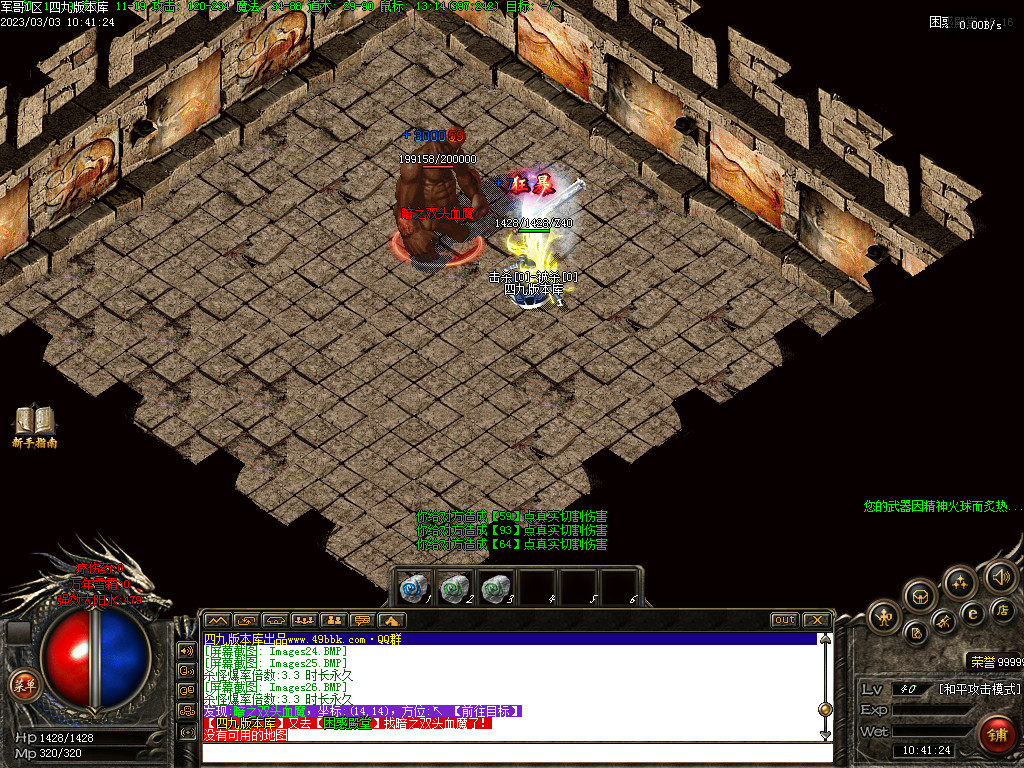Open the 店 store round icon
This screenshot has height=768, width=1024.
tap(1002, 610)
